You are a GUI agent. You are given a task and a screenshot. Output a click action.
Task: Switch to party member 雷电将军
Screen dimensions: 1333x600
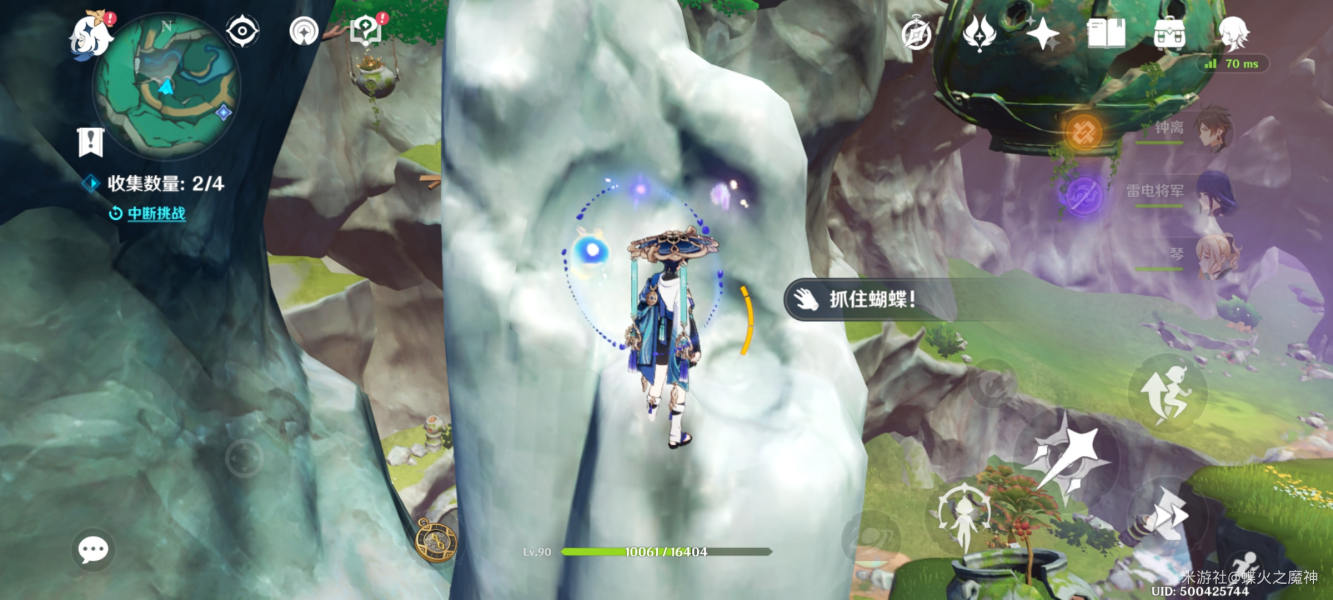pyautogui.click(x=1212, y=193)
